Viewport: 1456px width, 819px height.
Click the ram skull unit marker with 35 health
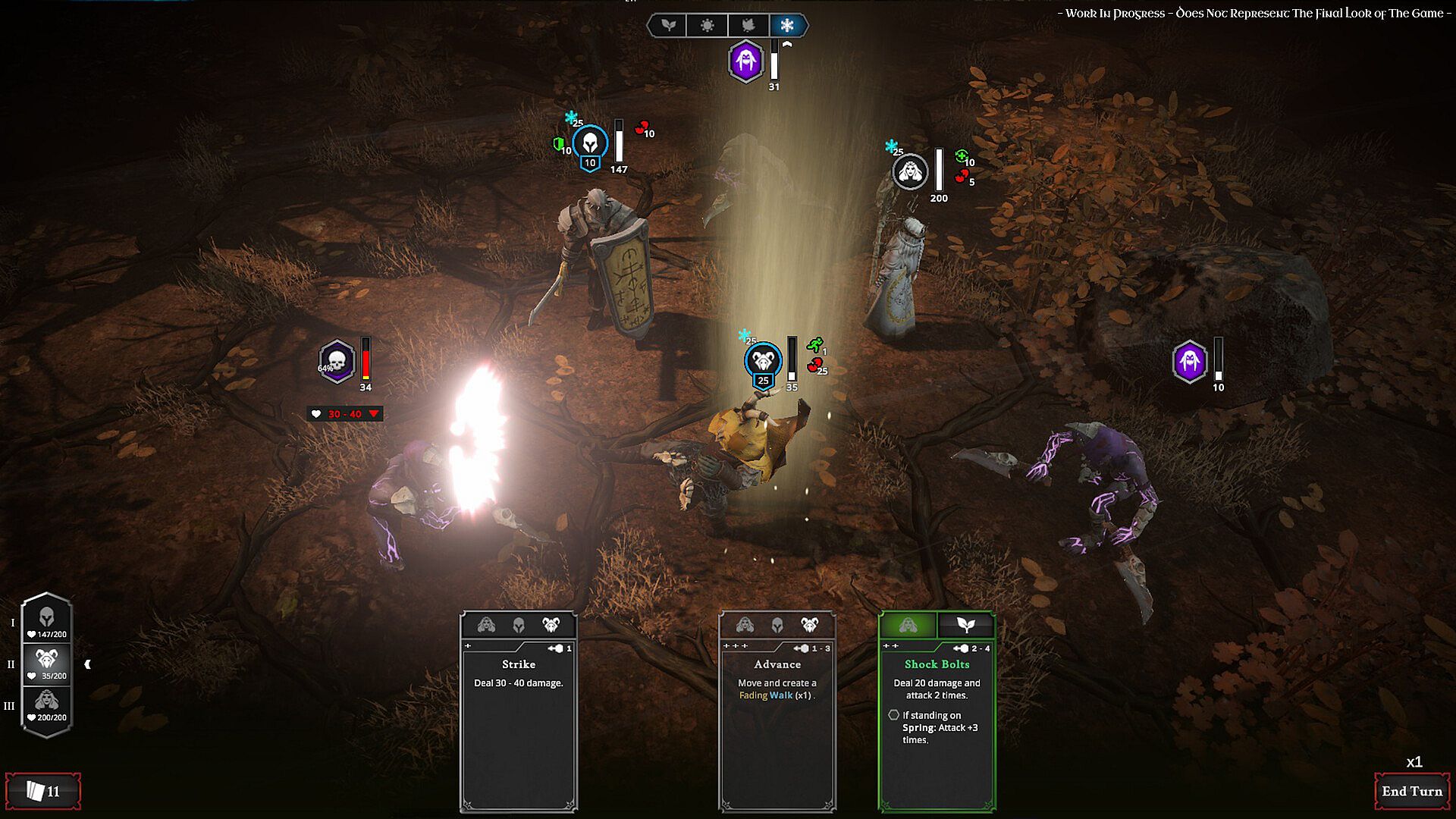tap(763, 359)
